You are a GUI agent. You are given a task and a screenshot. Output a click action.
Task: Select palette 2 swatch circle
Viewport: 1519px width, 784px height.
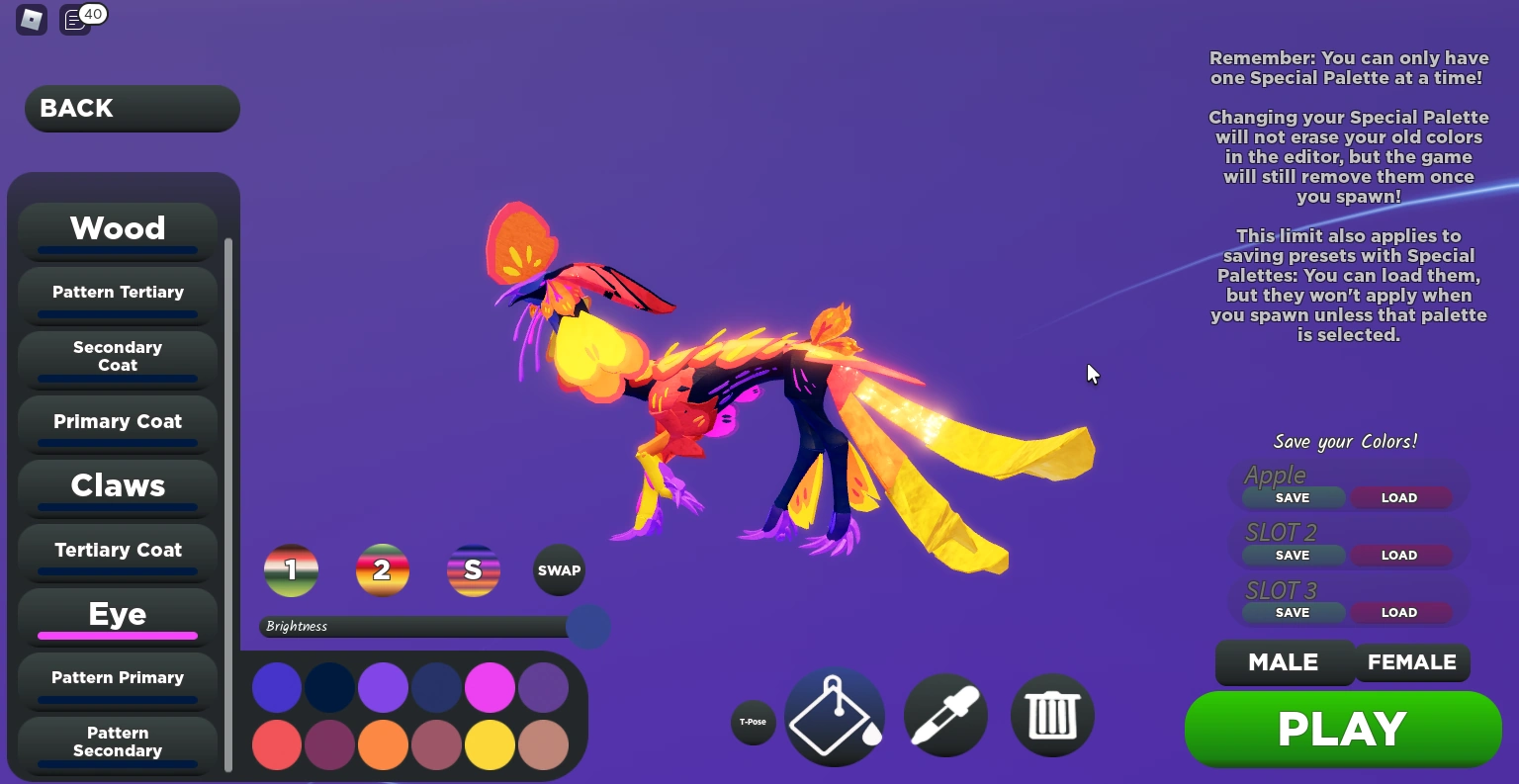383,569
